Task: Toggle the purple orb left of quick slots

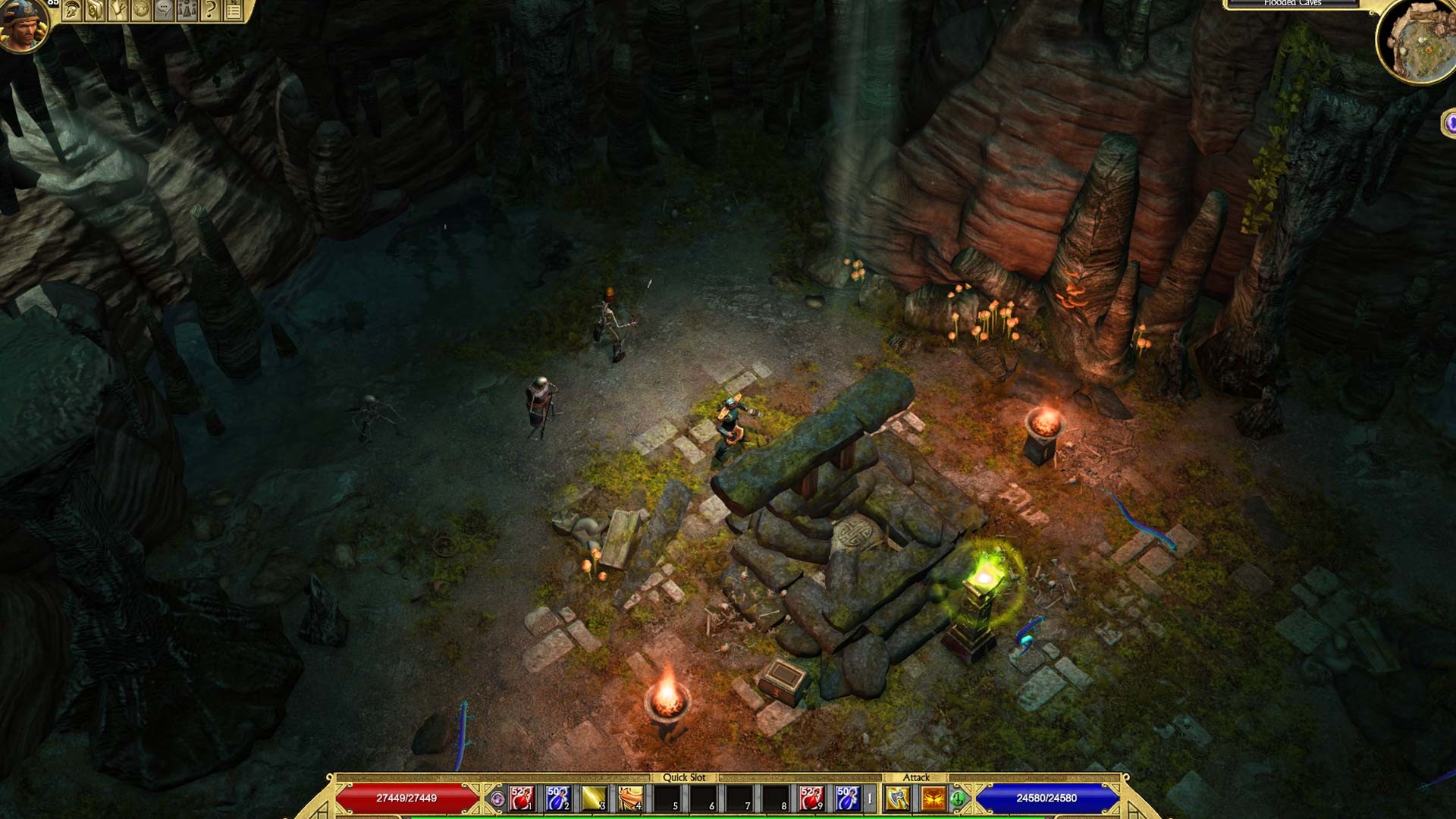Action: coord(498,798)
